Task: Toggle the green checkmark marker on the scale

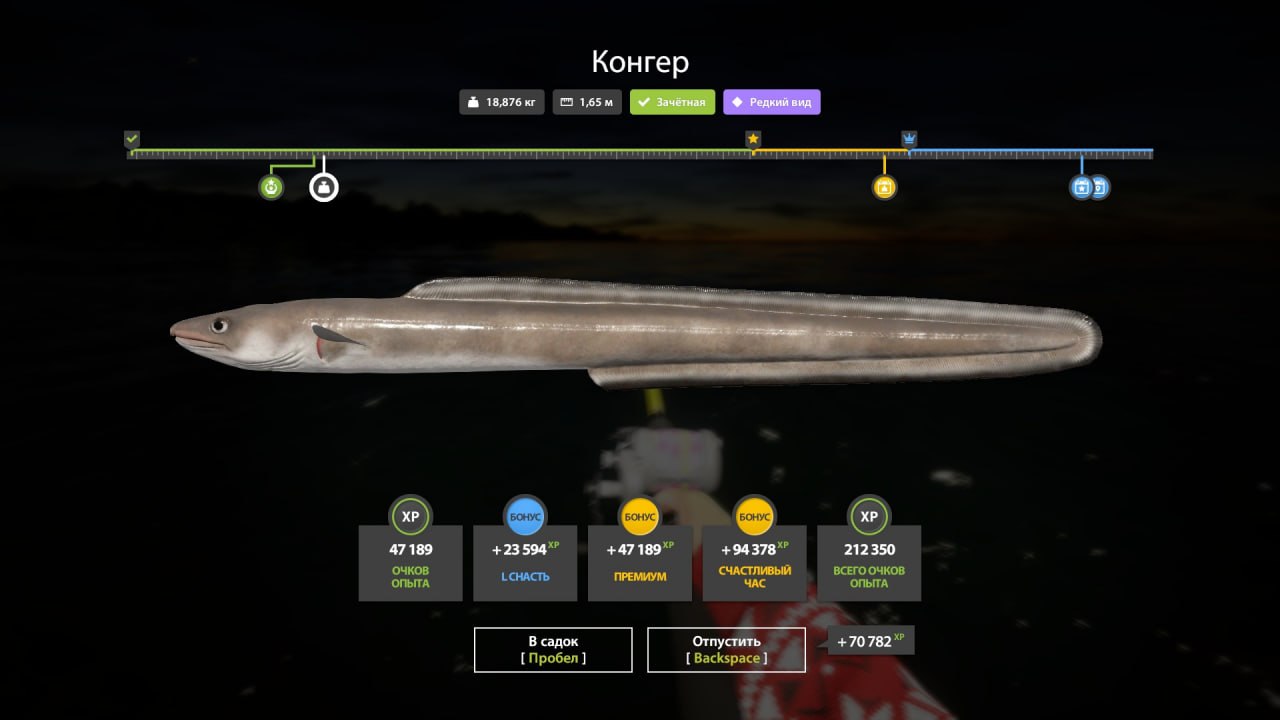Action: pos(130,139)
